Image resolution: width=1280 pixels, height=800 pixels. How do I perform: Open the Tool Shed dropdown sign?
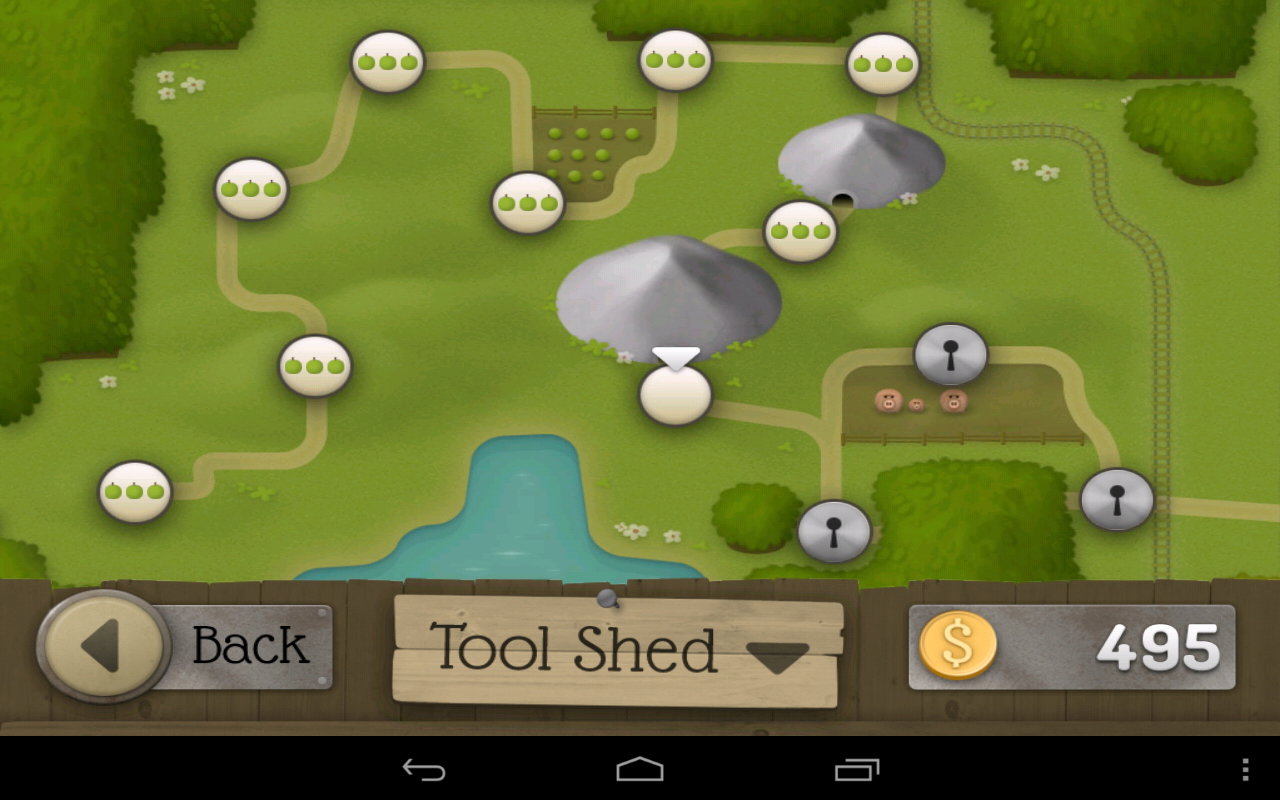coord(616,650)
